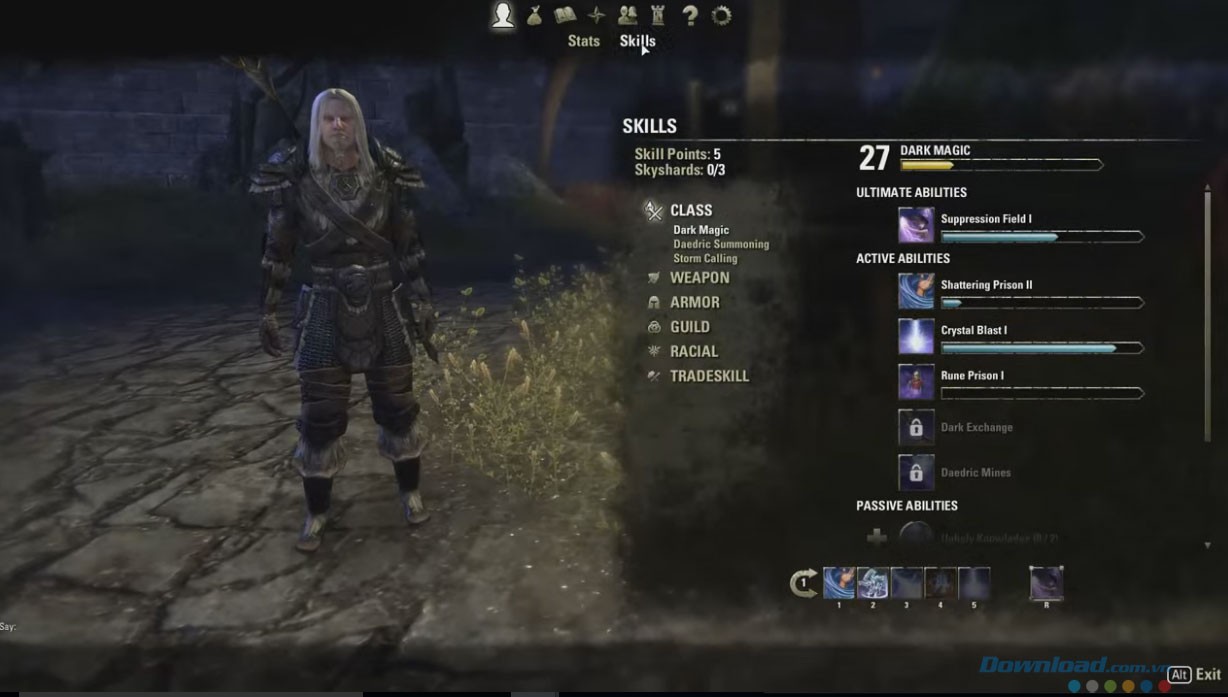Viewport: 1228px width, 697px height.
Task: Open the Tradeskill category
Action: tap(709, 376)
